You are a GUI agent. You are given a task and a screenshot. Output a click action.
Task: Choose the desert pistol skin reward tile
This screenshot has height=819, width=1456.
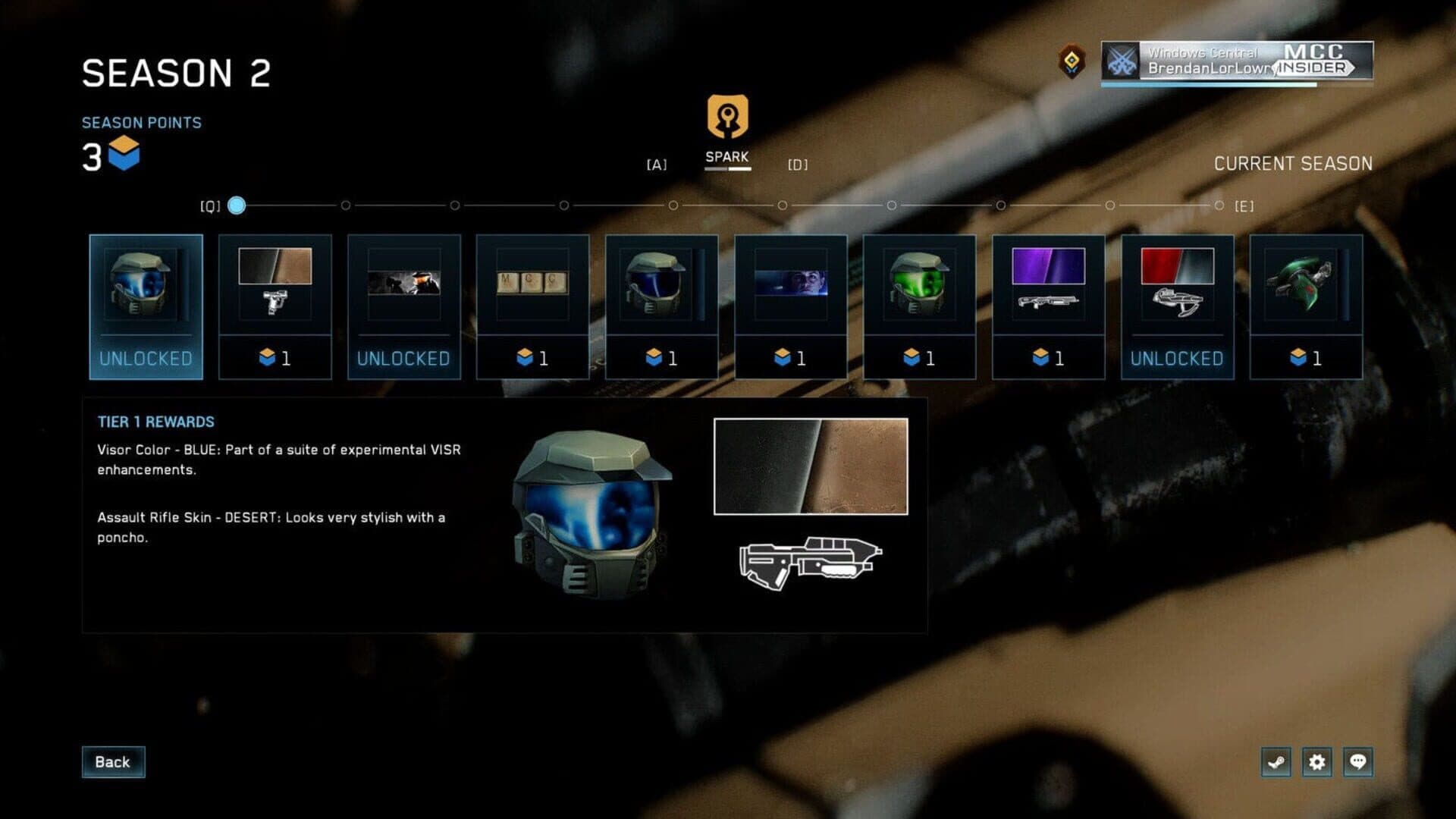[x=275, y=306]
